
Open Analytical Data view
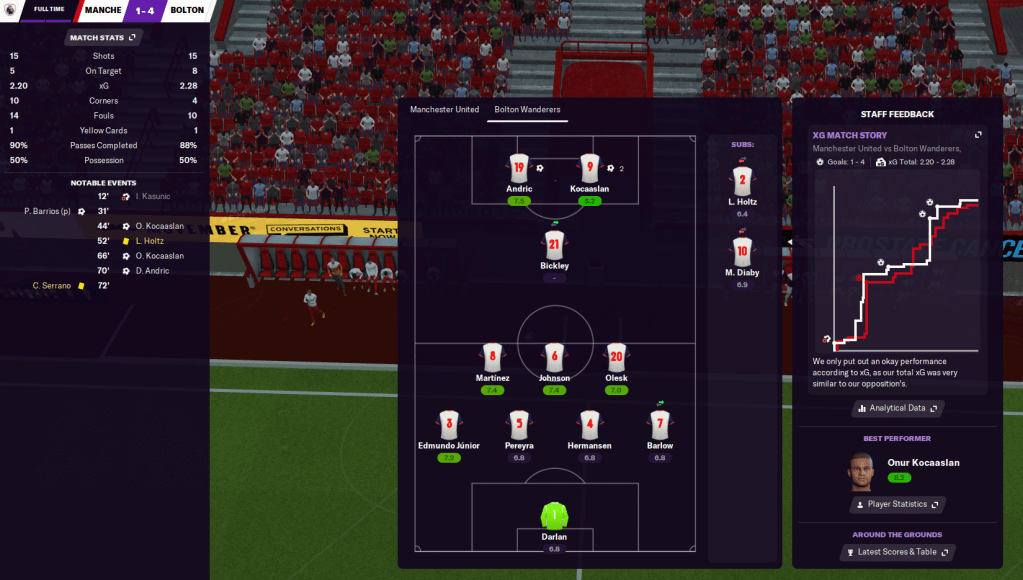[x=897, y=408]
